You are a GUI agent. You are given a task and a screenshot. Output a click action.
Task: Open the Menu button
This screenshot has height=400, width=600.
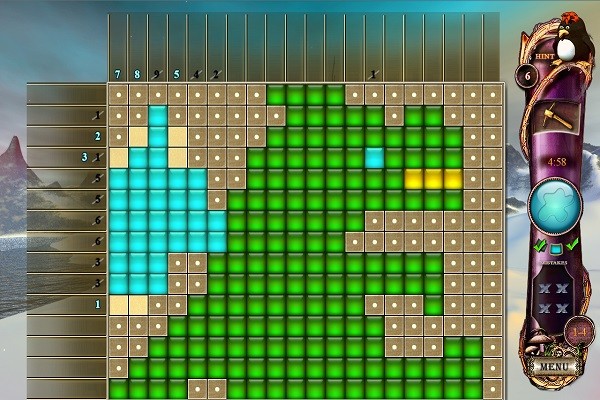coord(552,366)
